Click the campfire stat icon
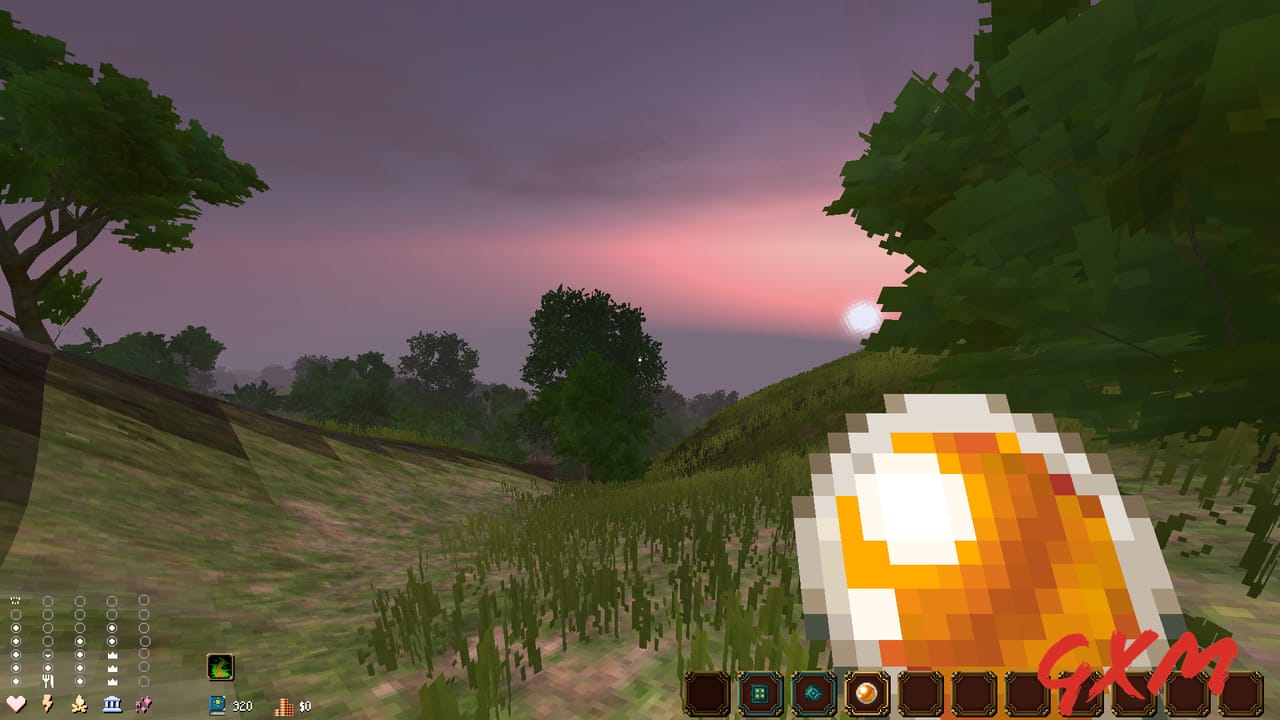 pyautogui.click(x=79, y=702)
